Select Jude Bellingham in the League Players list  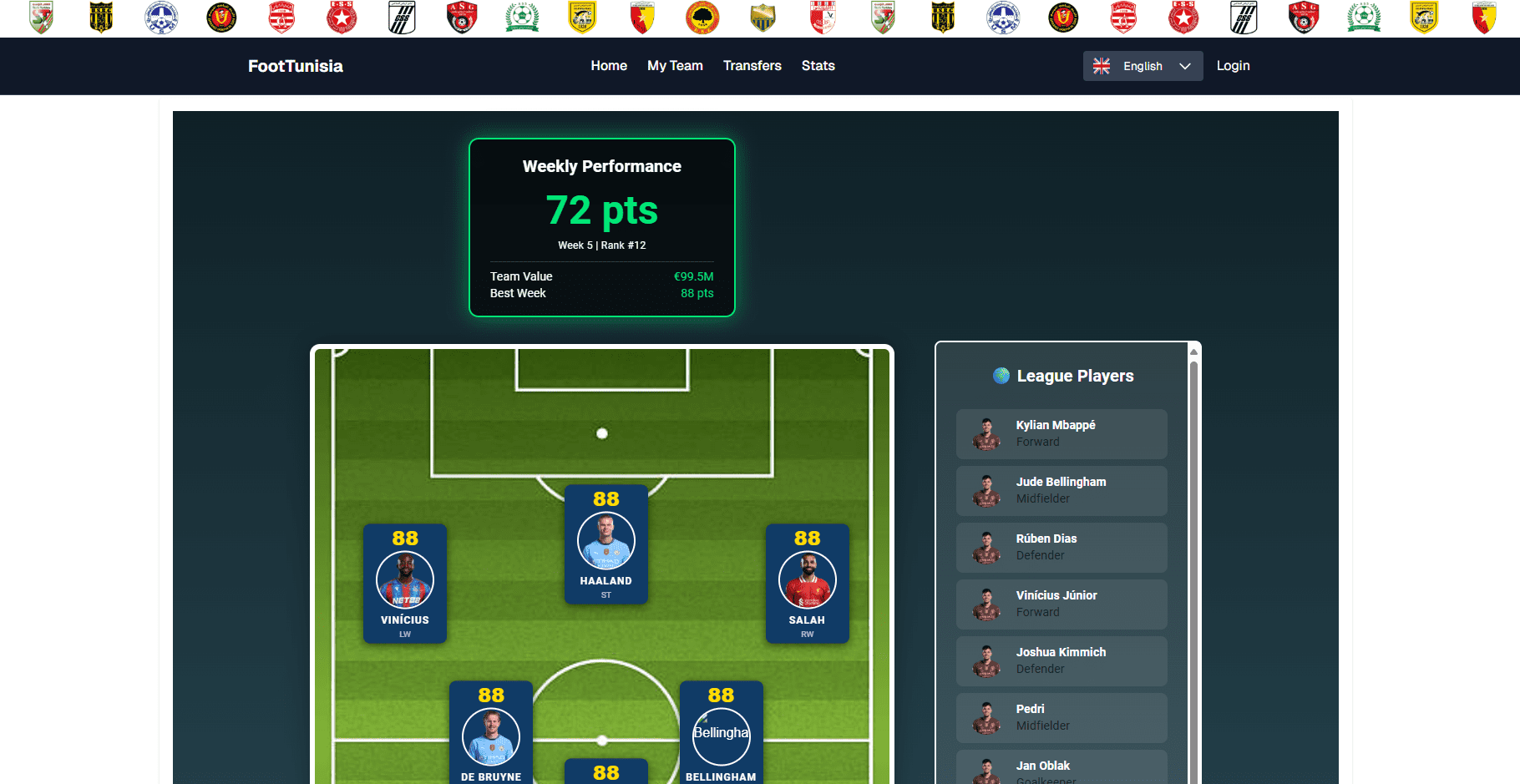(1061, 490)
